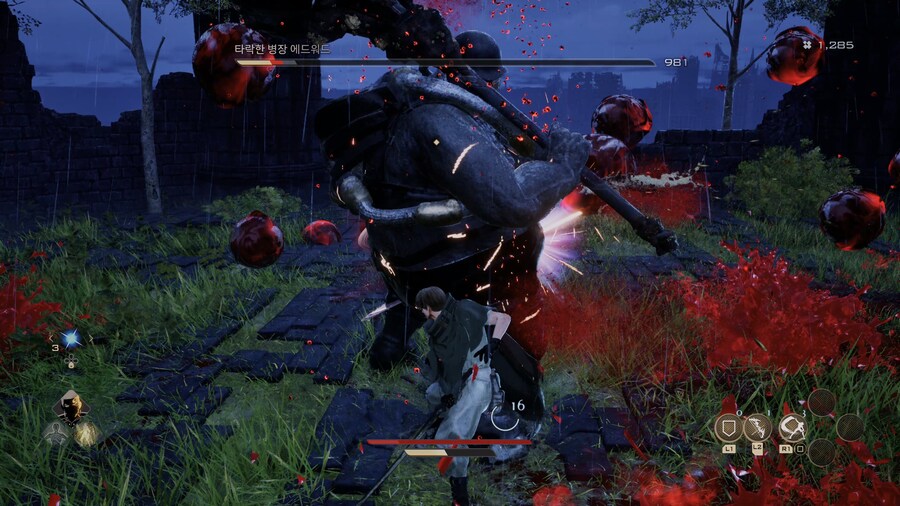Select the hooded character portrait
The width and height of the screenshot is (900, 506).
pyautogui.click(x=70, y=408)
